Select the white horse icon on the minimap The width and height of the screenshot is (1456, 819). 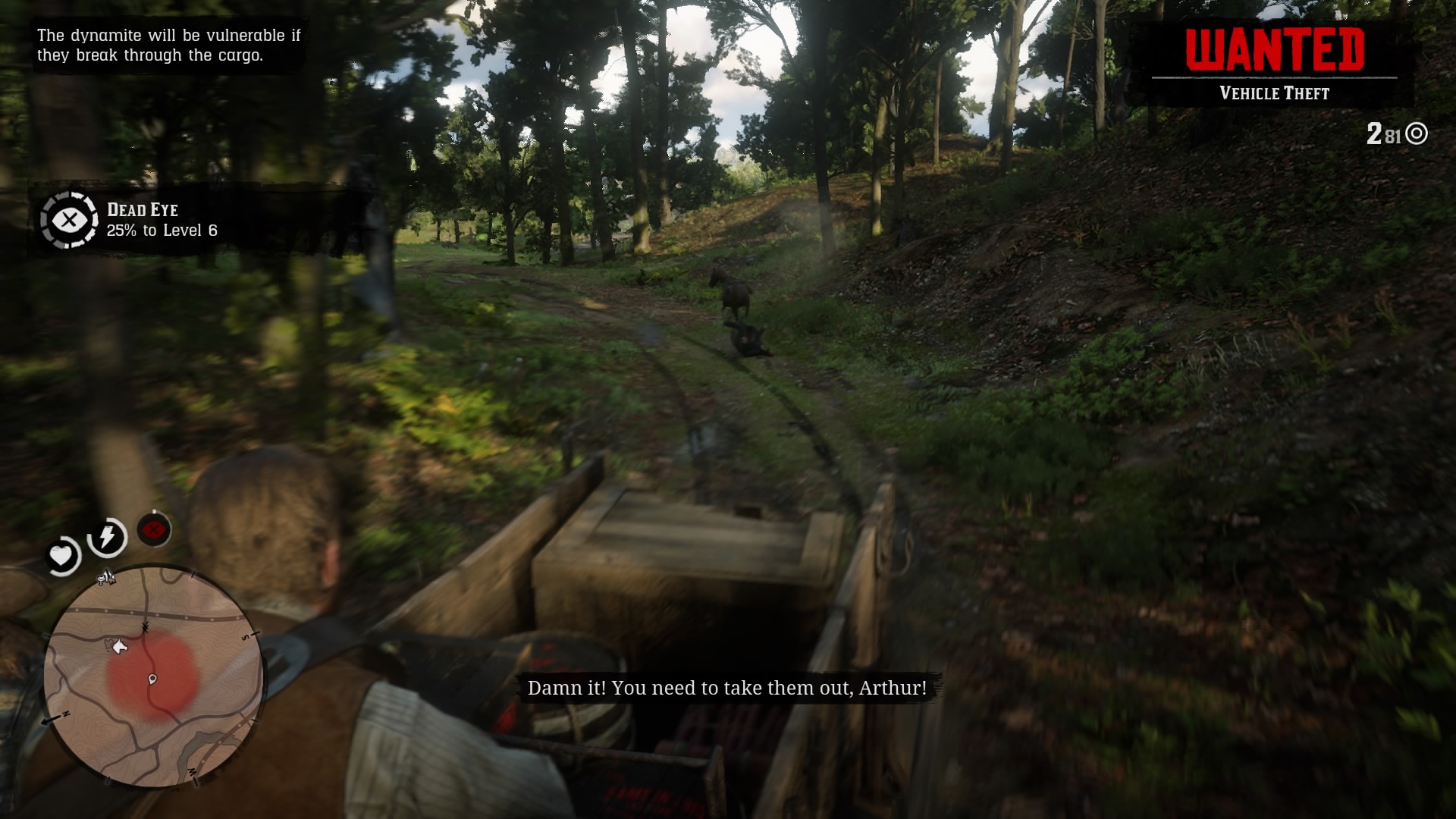click(120, 646)
